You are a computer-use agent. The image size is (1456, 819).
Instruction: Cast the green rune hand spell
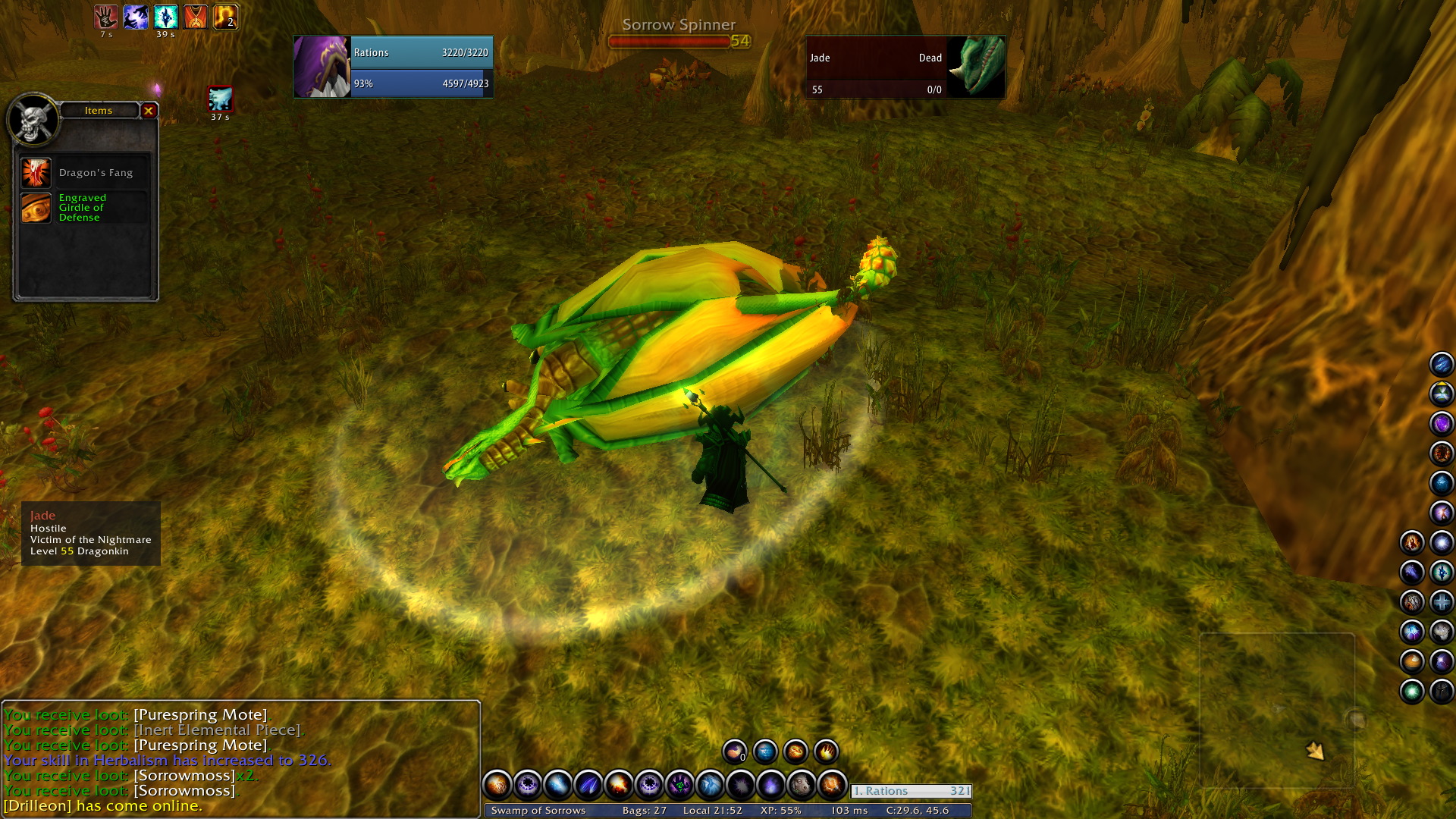679,785
